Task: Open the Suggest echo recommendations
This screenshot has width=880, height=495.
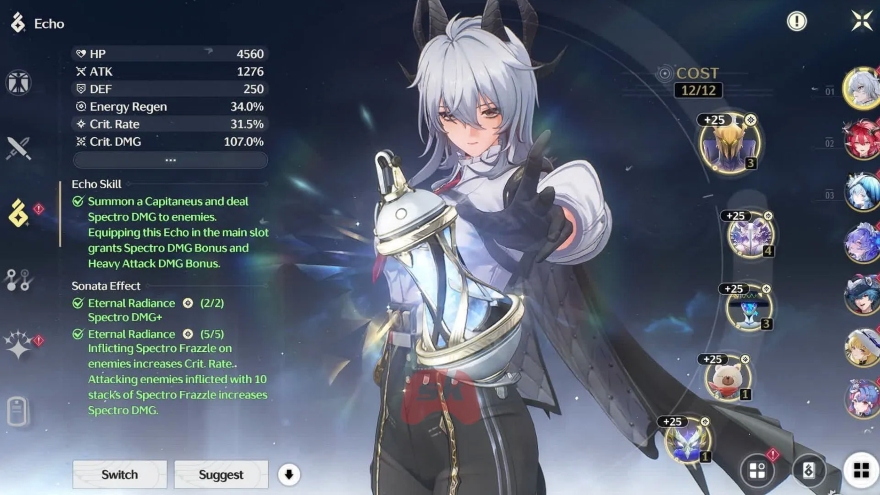Action: pos(221,474)
